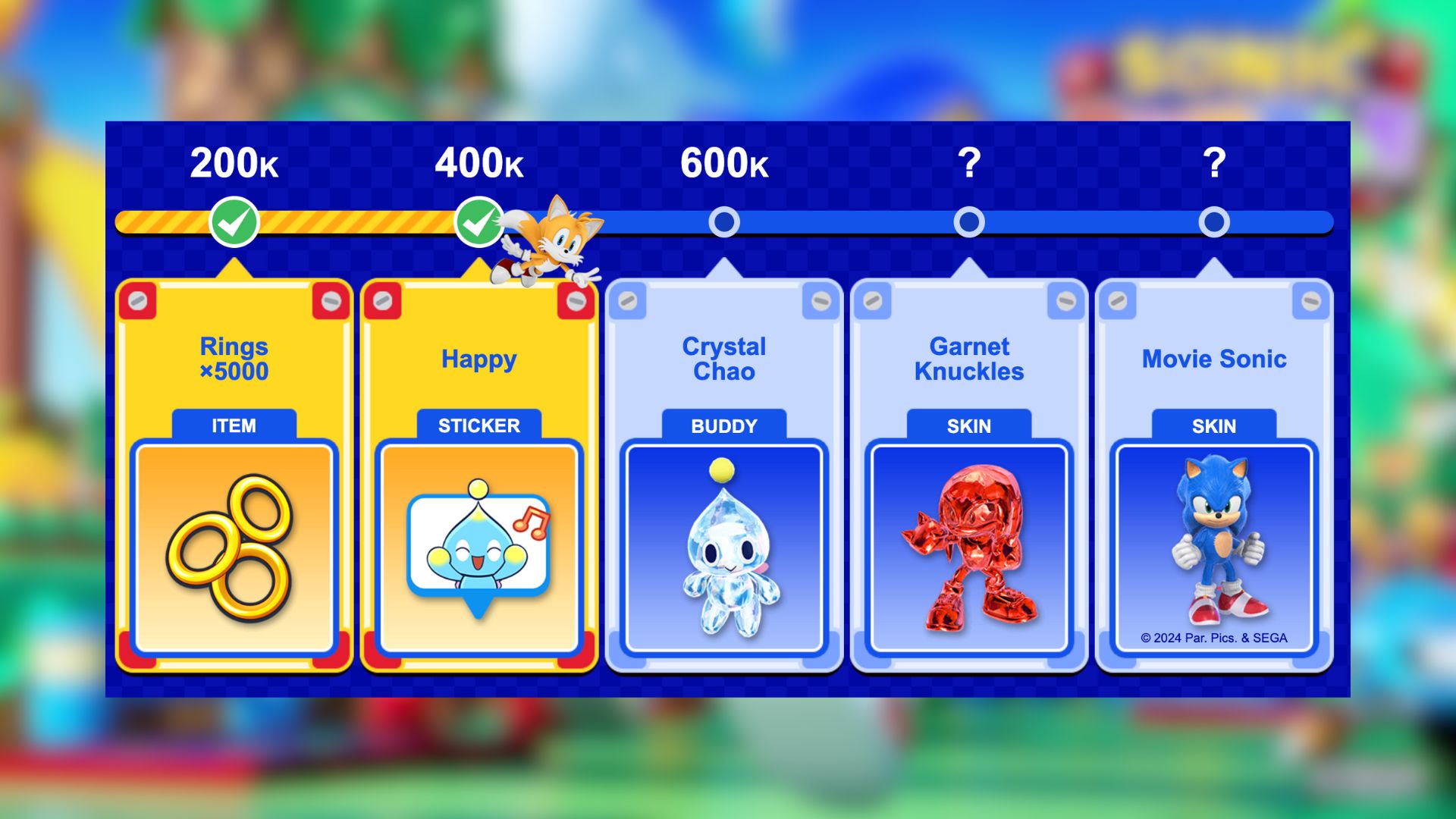Click the Movie Sonic skin image
The image size is (1456, 819).
tap(1213, 538)
